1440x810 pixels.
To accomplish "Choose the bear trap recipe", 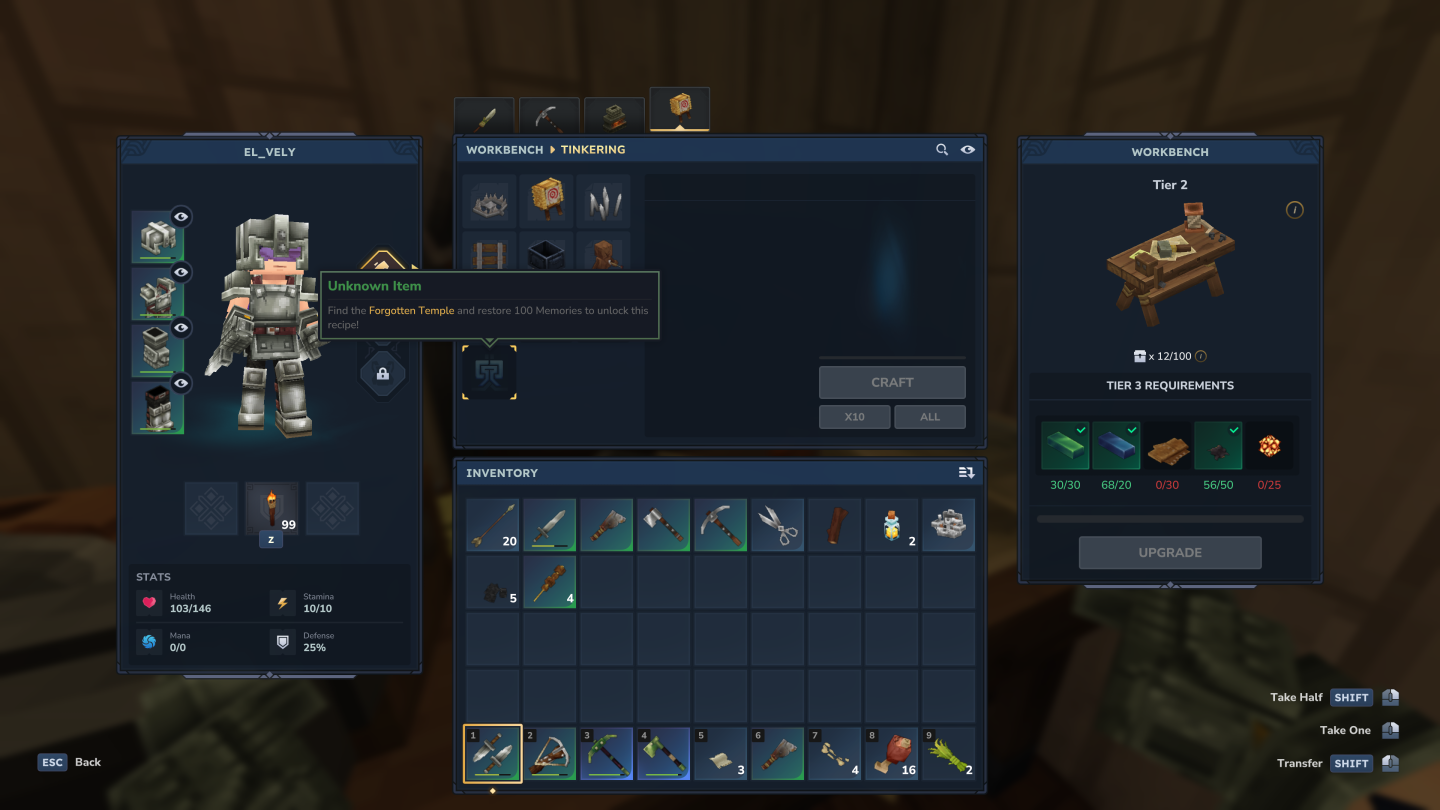I will pos(490,202).
